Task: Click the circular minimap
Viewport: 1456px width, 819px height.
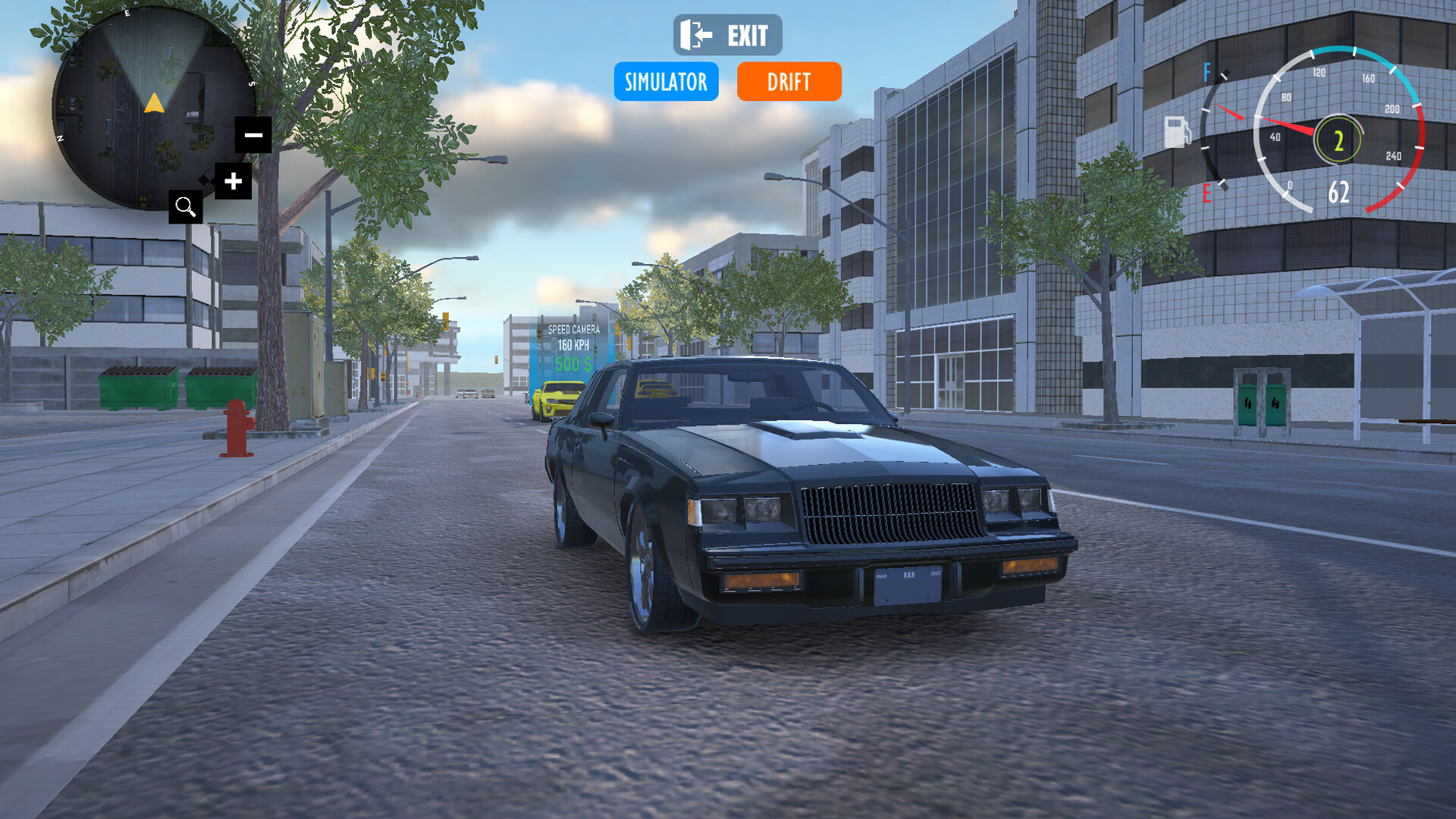Action: (148, 106)
